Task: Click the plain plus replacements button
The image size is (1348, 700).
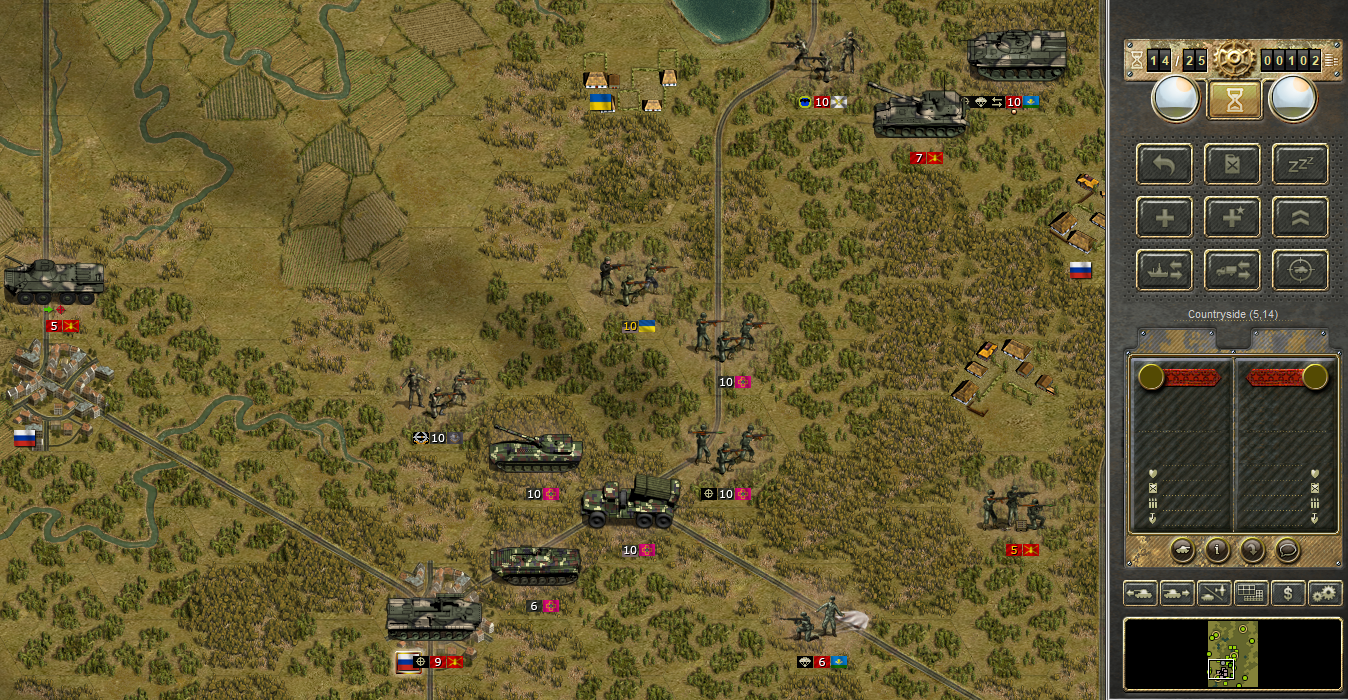Action: (1164, 217)
